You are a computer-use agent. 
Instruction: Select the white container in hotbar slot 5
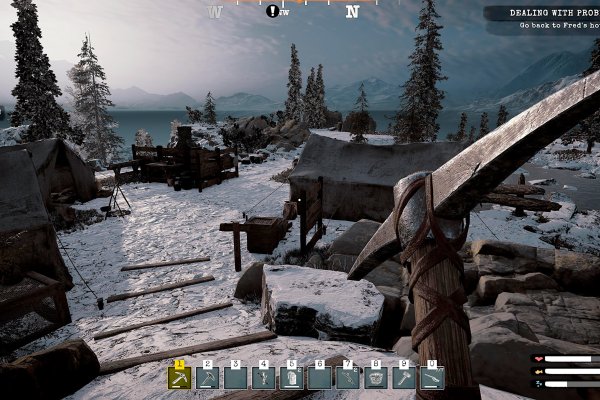(292, 378)
